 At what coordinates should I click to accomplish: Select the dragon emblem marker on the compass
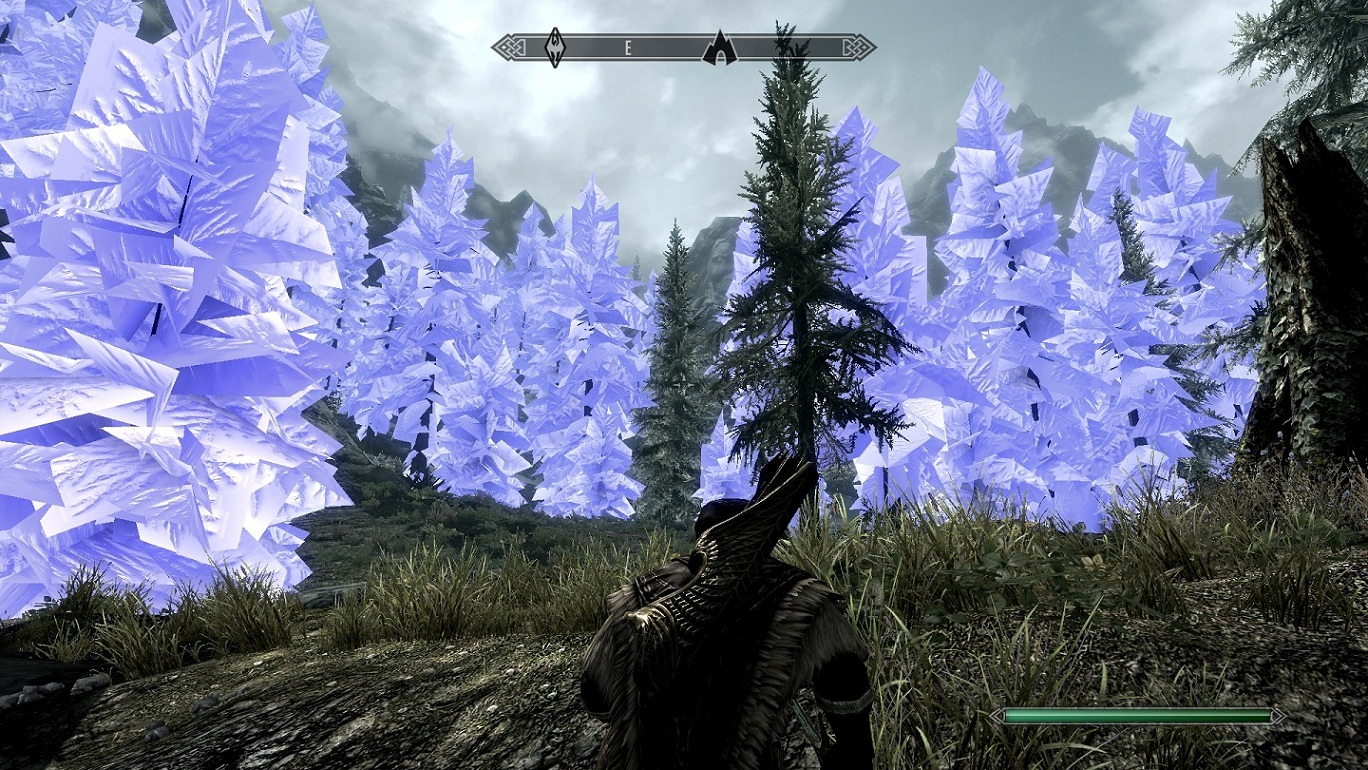(555, 47)
